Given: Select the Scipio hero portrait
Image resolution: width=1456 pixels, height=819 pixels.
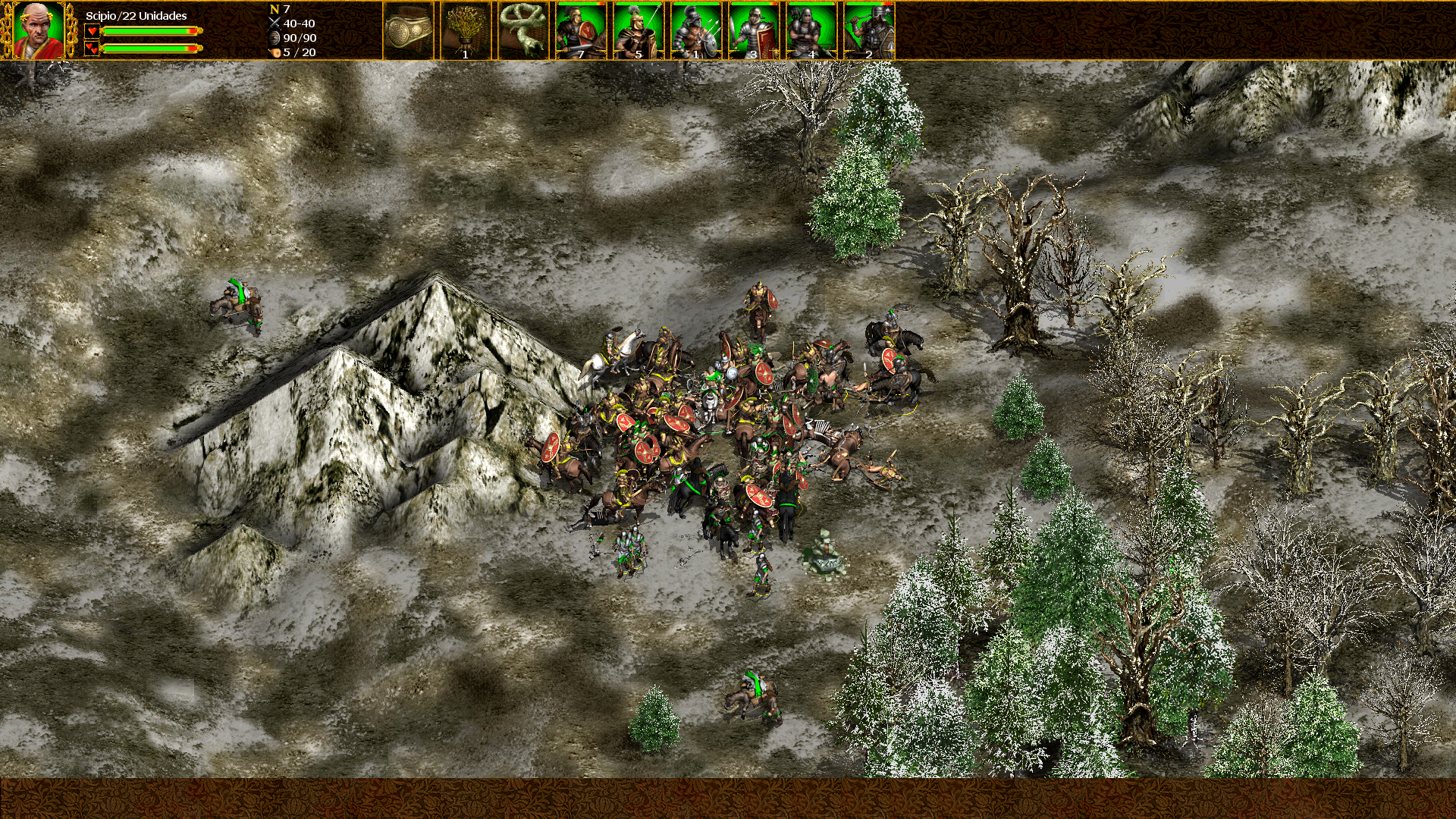Looking at the screenshot, I should click(x=38, y=30).
